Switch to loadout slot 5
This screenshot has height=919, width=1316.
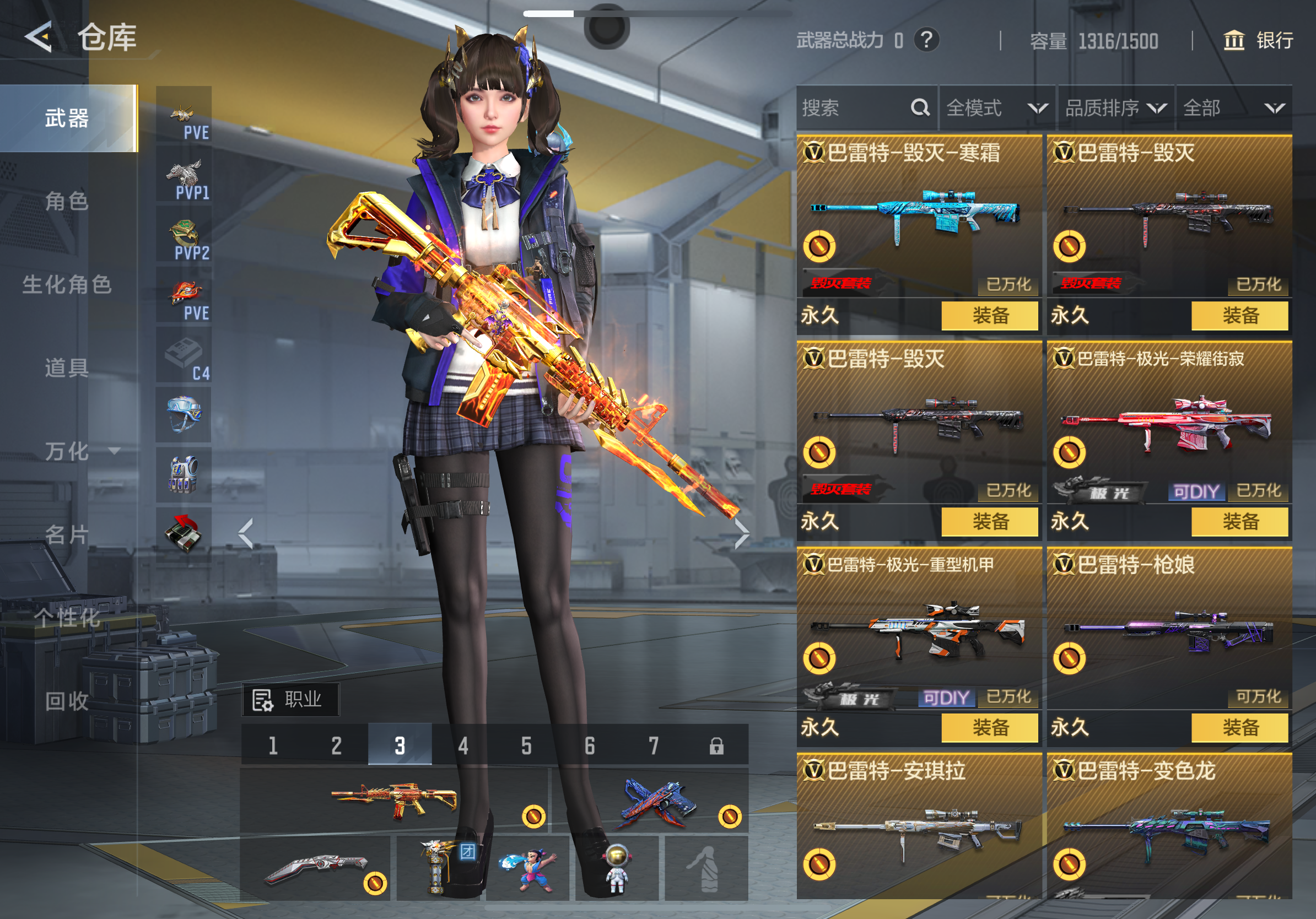526,745
